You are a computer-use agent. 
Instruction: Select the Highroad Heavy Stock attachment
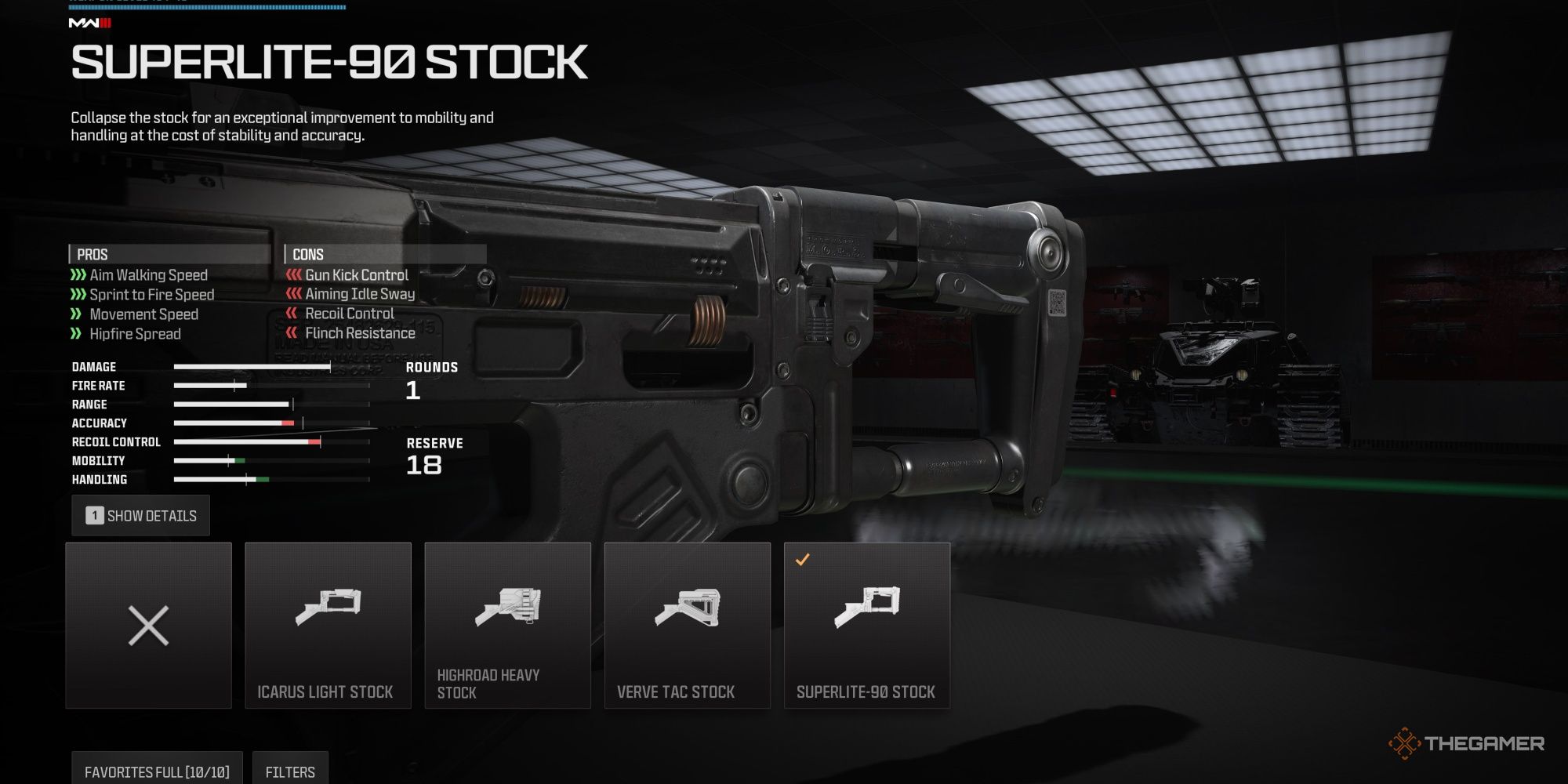coord(507,623)
